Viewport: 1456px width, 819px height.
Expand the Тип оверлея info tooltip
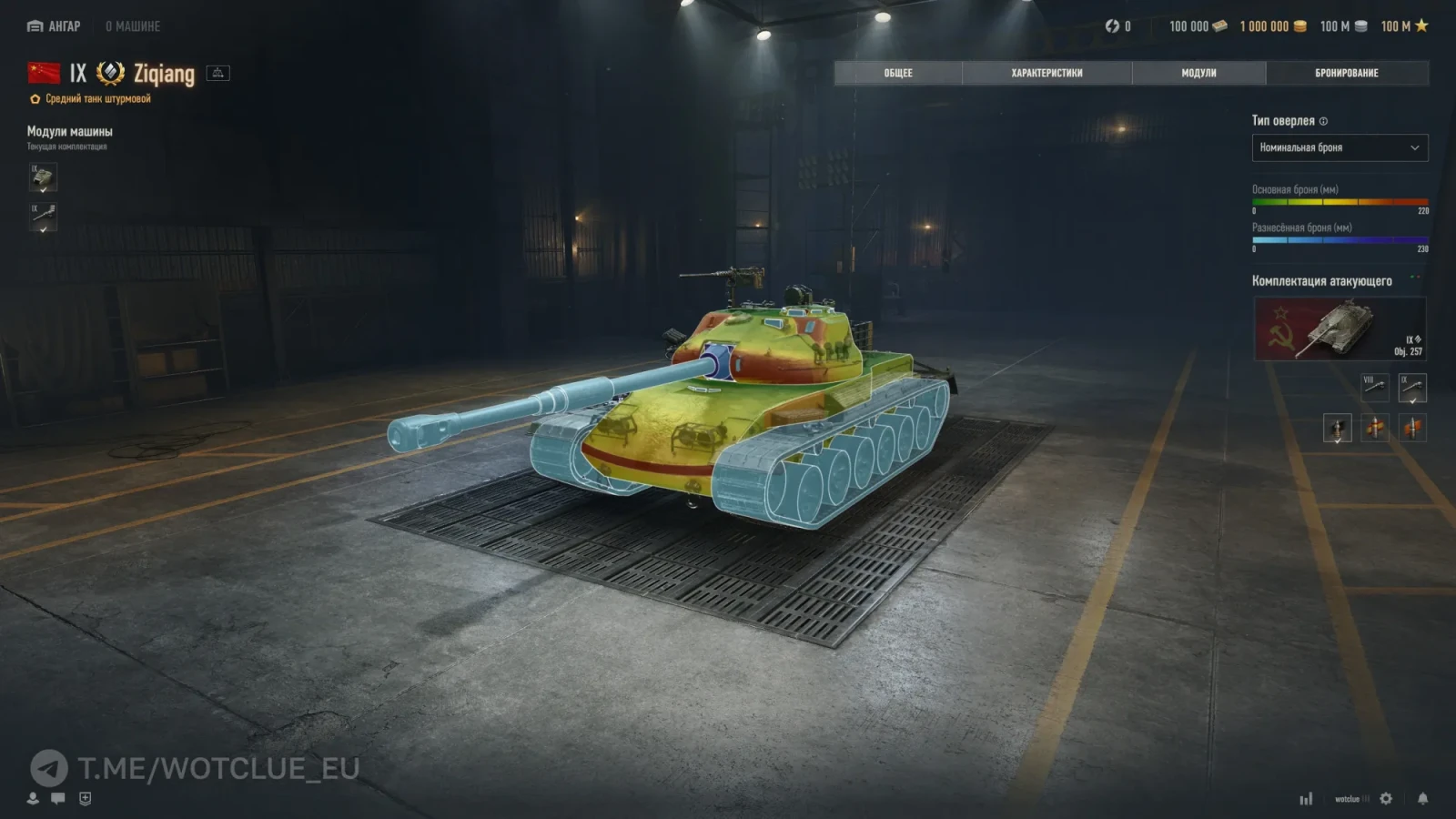[1325, 121]
